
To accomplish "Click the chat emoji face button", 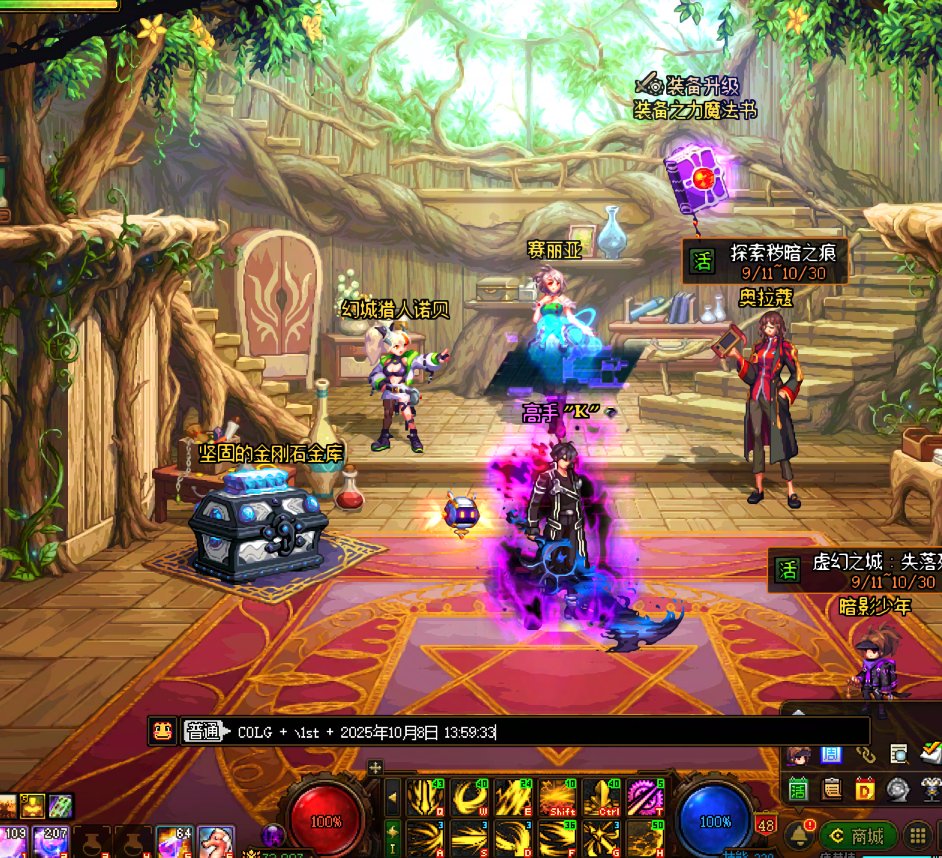I will (162, 731).
